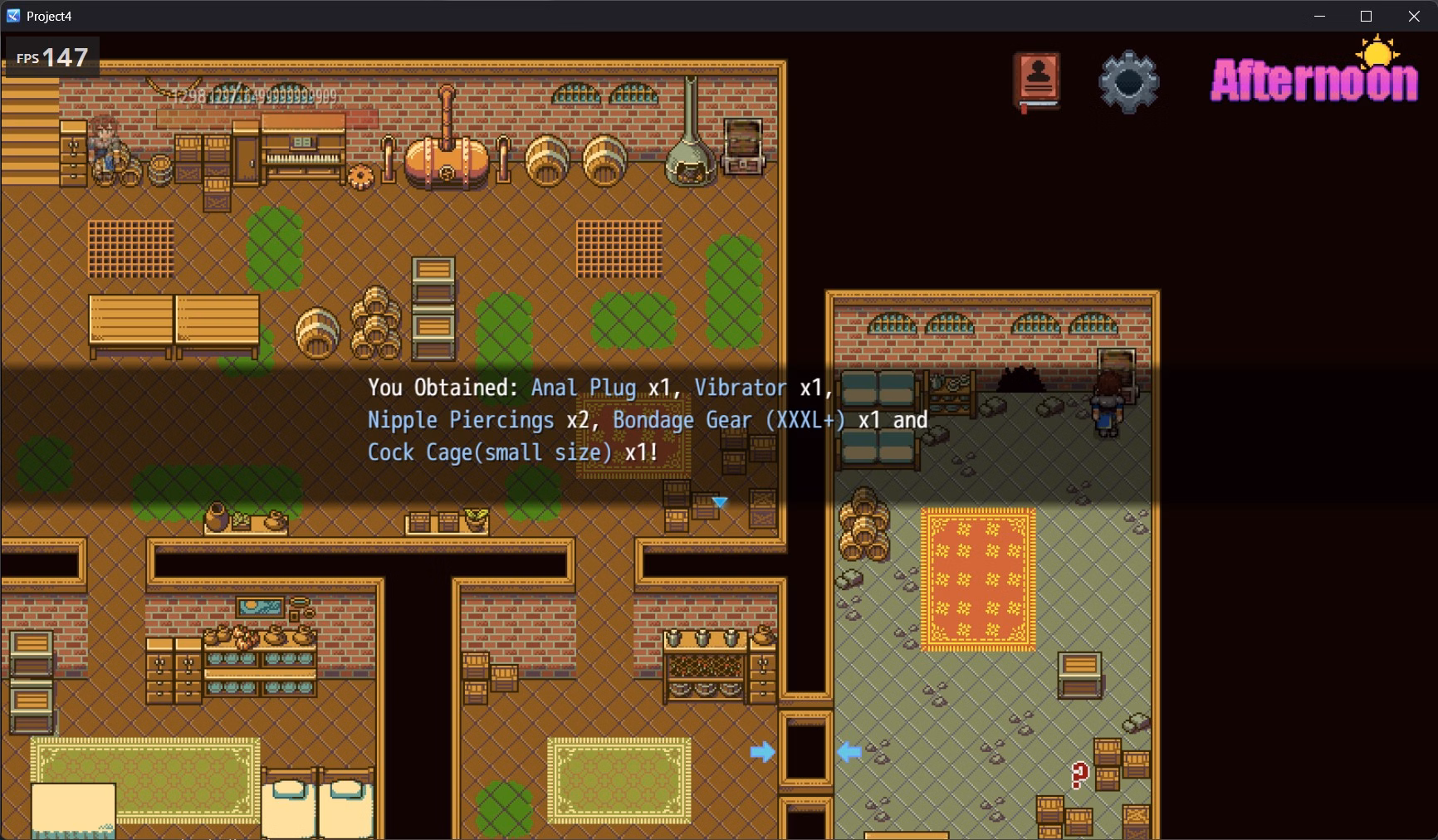The image size is (1438, 840).
Task: Advance the dialogue with the blue arrow
Action: (720, 502)
